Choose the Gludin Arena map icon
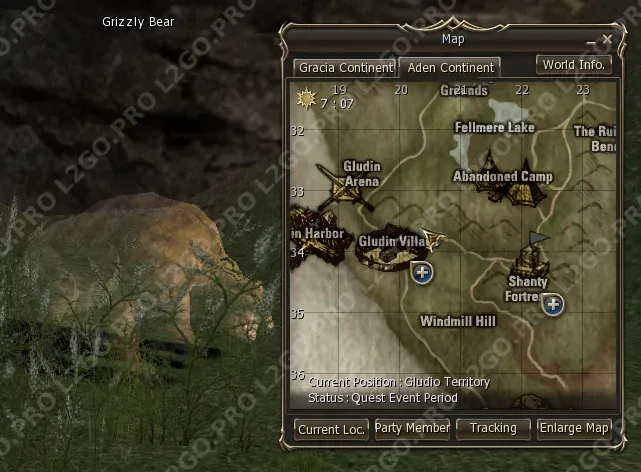This screenshot has height=472, width=641. pyautogui.click(x=340, y=188)
